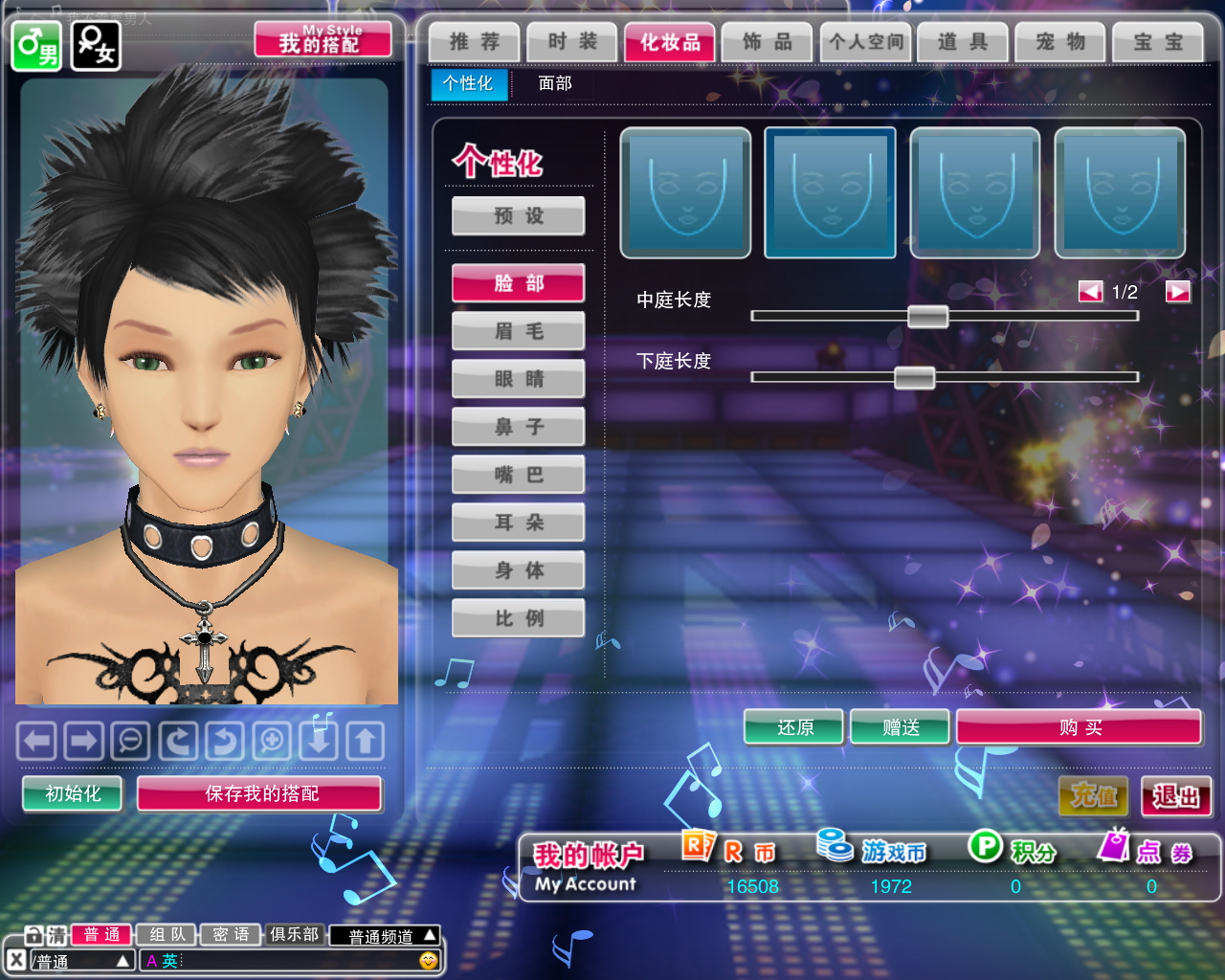Exit the shop with 退出 button
The width and height of the screenshot is (1225, 980).
point(1176,796)
